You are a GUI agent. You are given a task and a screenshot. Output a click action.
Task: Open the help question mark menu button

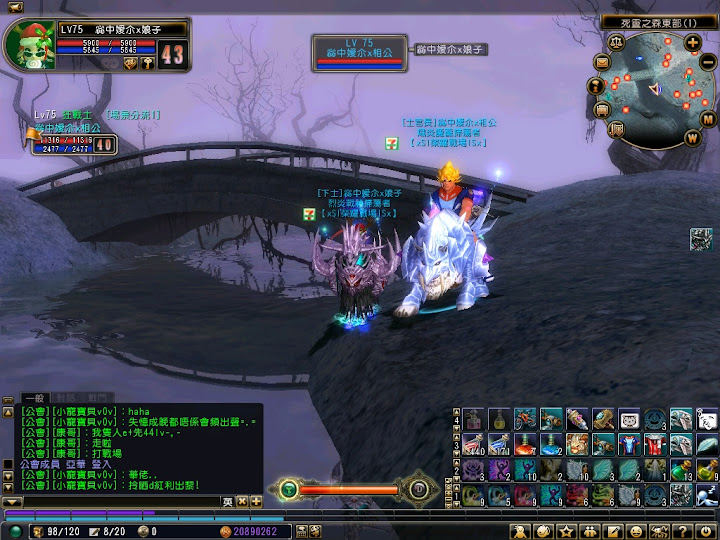point(683,530)
